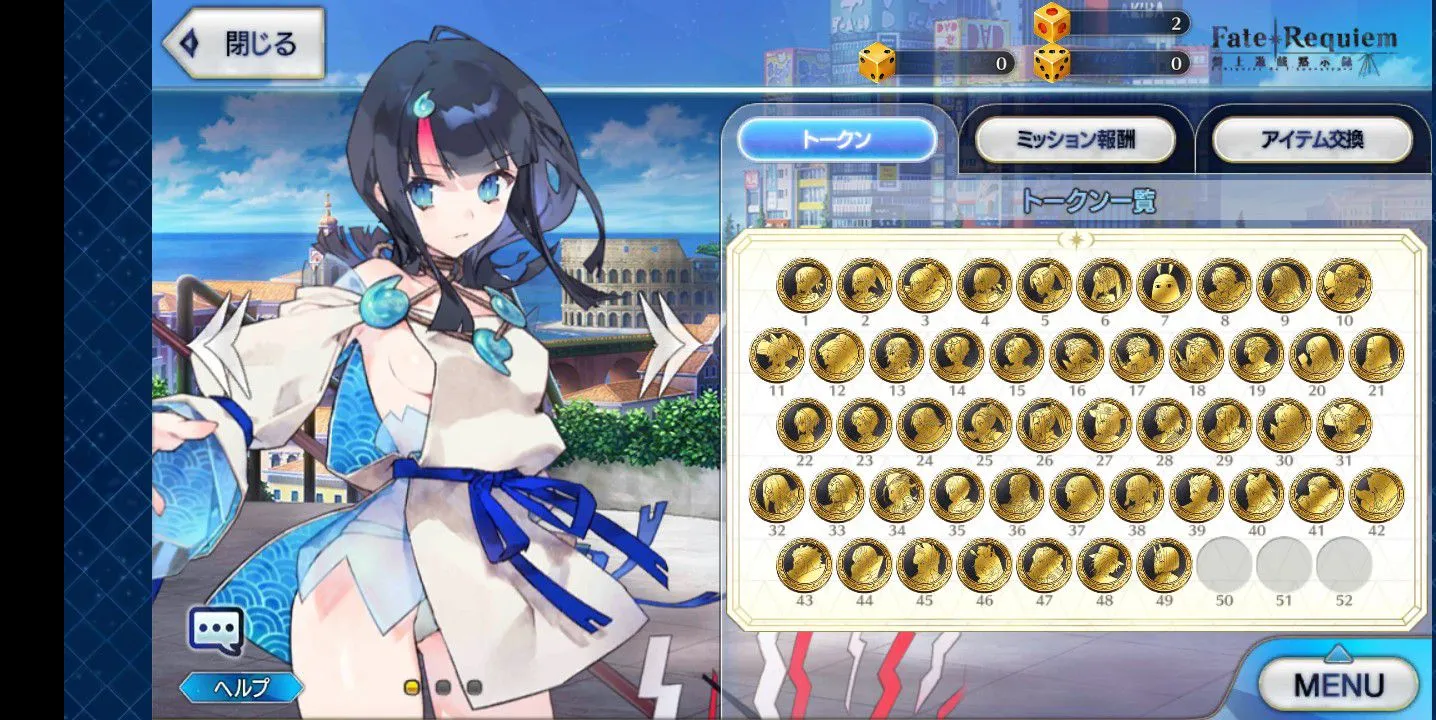Tap the speech bubble dialogue icon
Viewport: 1436px width, 720px height.
[215, 631]
